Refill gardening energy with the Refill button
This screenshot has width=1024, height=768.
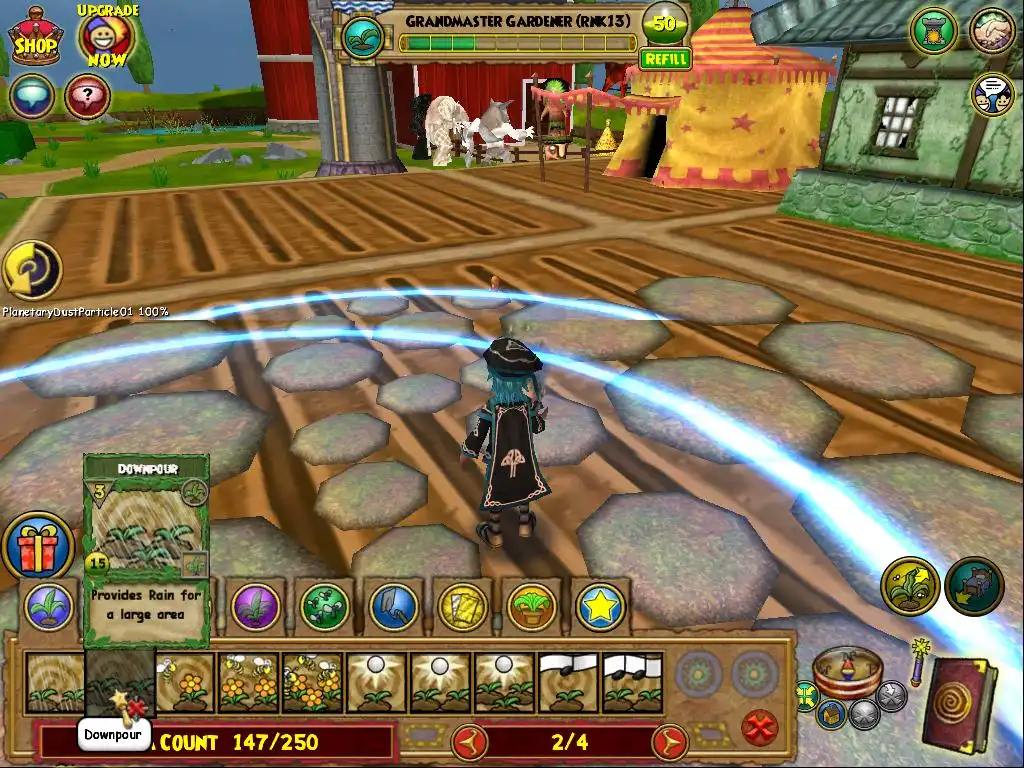tap(666, 59)
